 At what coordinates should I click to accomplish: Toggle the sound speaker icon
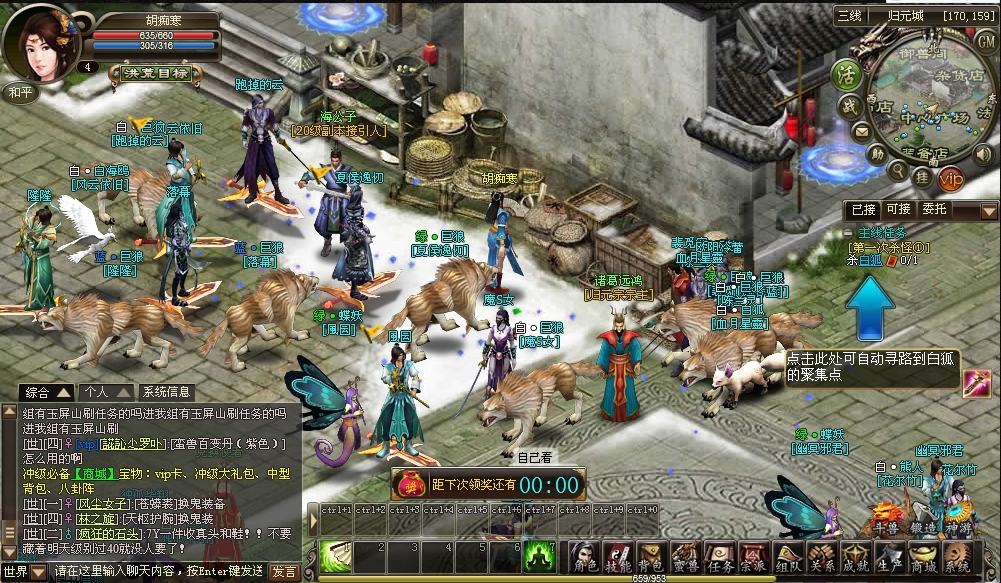pos(981,155)
